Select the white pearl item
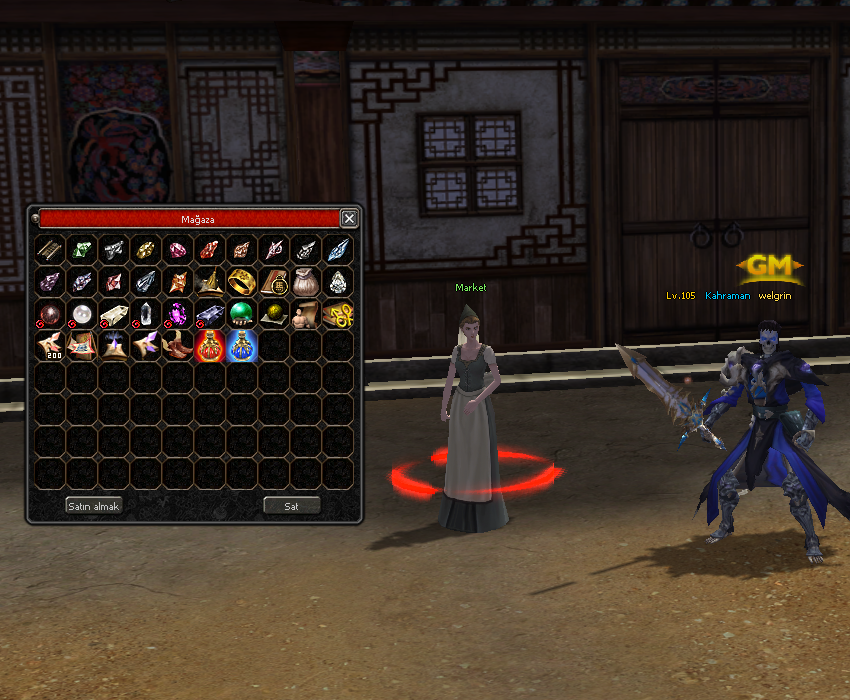 [x=82, y=314]
